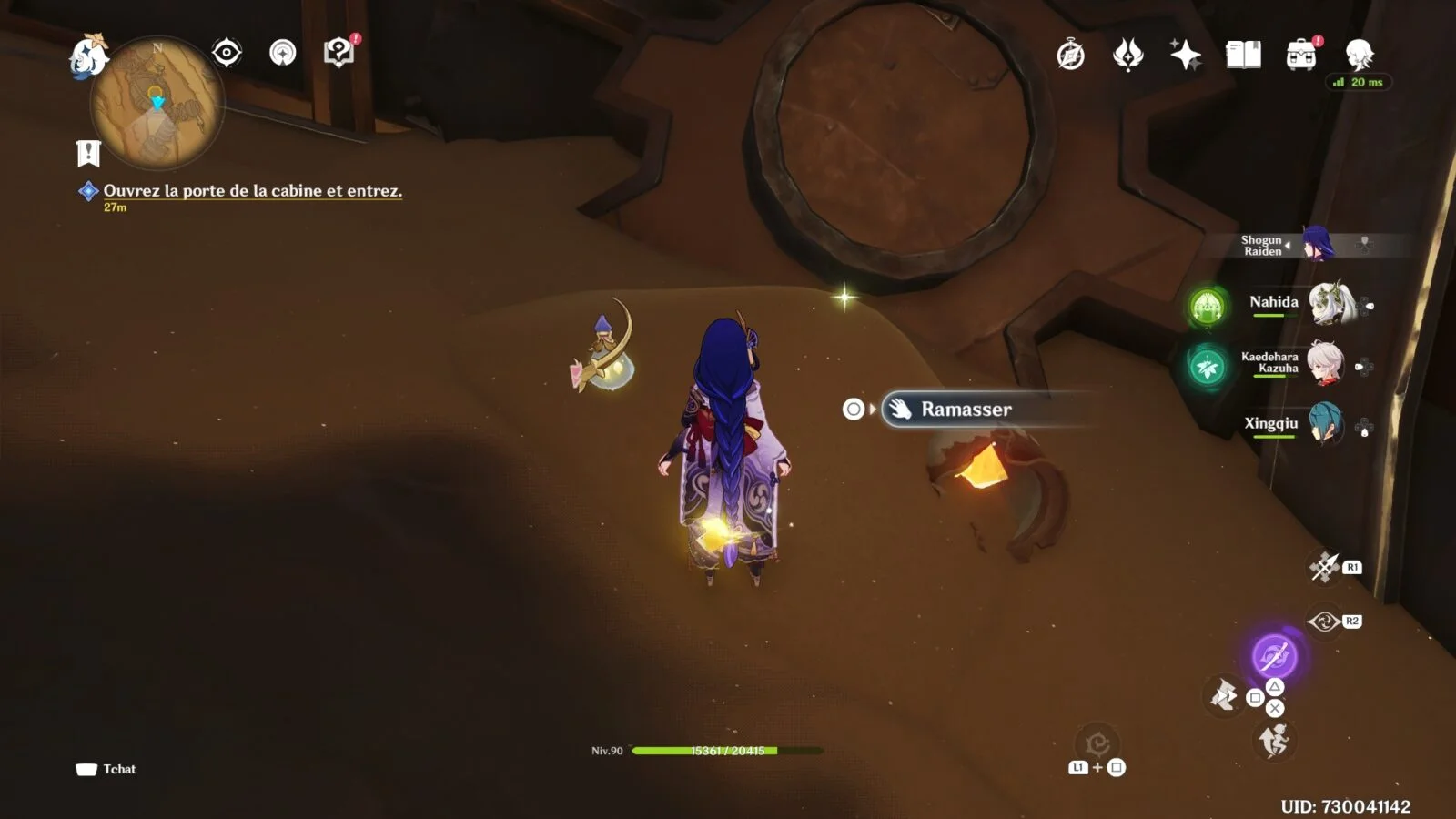Open the Paimon menu icon
1456x819 pixels.
point(88,56)
